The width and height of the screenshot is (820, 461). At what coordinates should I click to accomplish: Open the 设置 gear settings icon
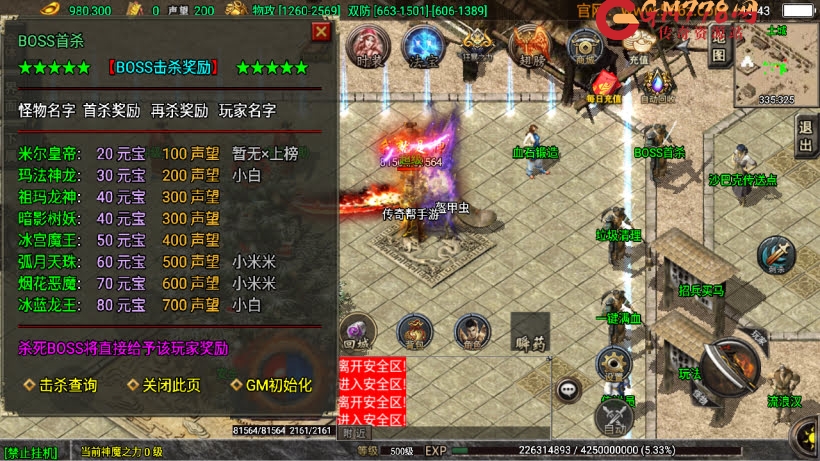(x=612, y=364)
